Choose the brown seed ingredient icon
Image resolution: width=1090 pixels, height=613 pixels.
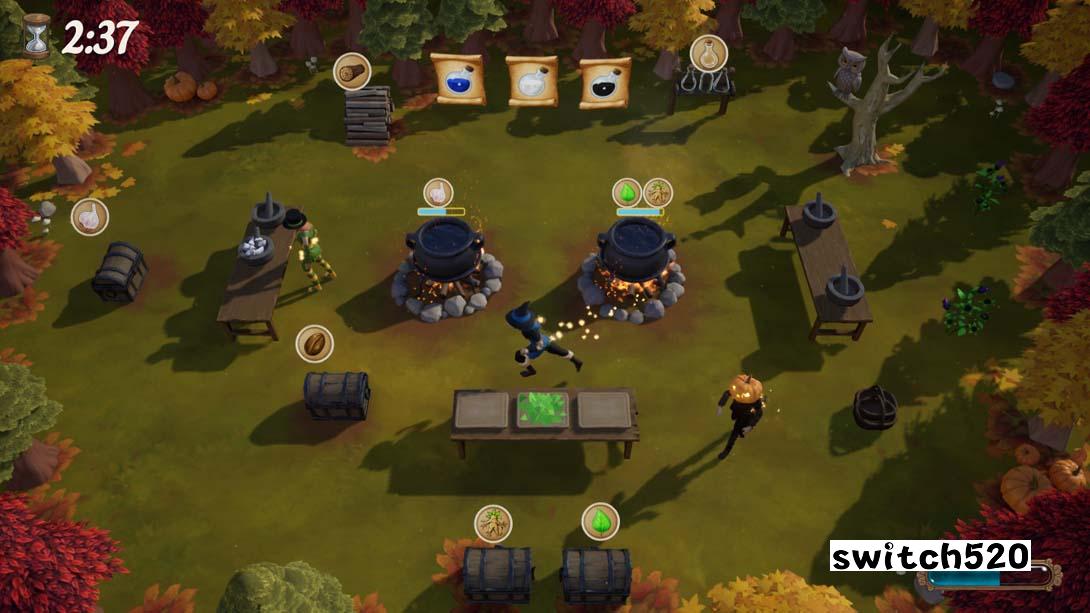315,344
